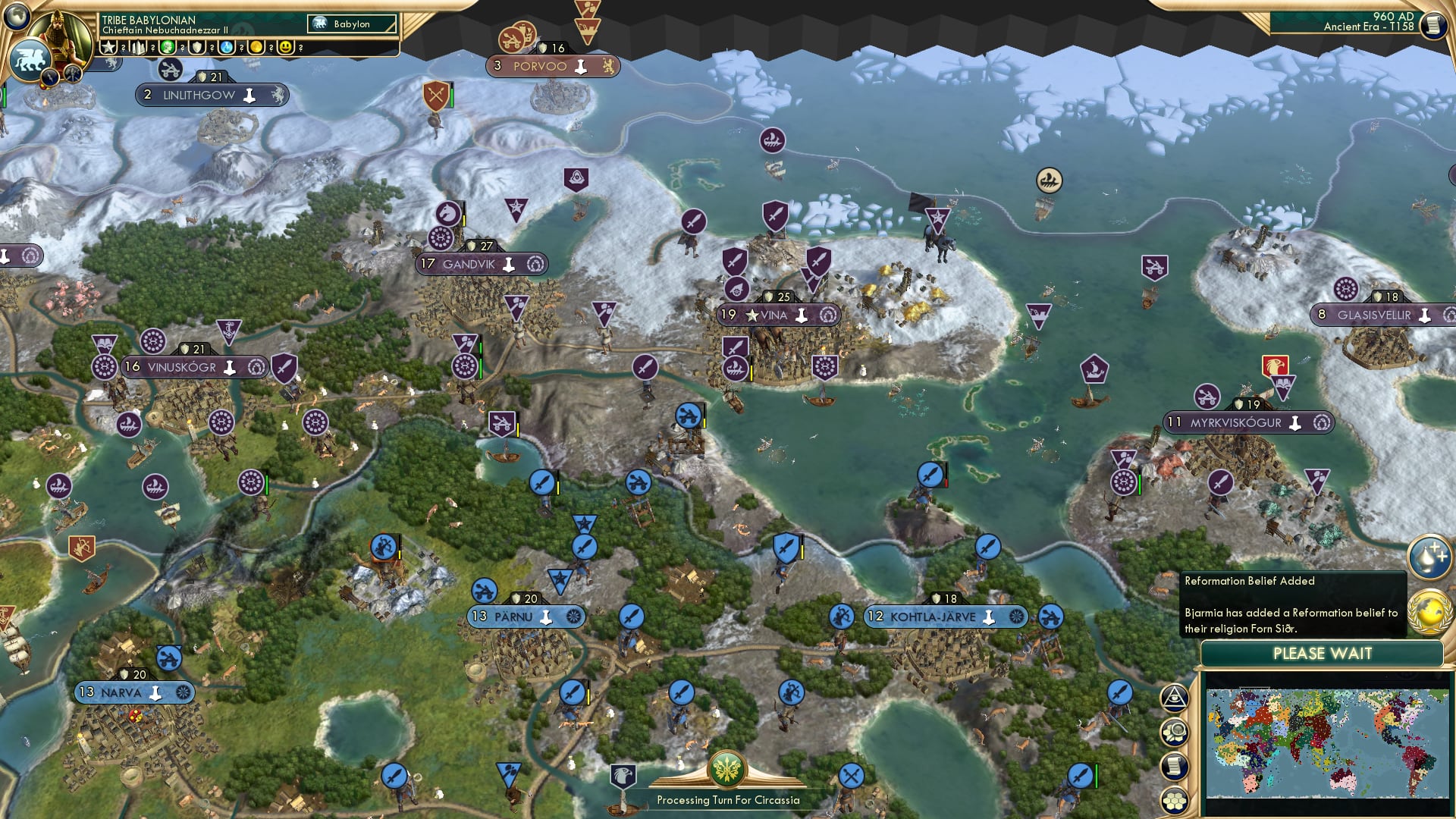
Task: Toggle the globe view sphere in the top-left corner
Action: (16, 17)
